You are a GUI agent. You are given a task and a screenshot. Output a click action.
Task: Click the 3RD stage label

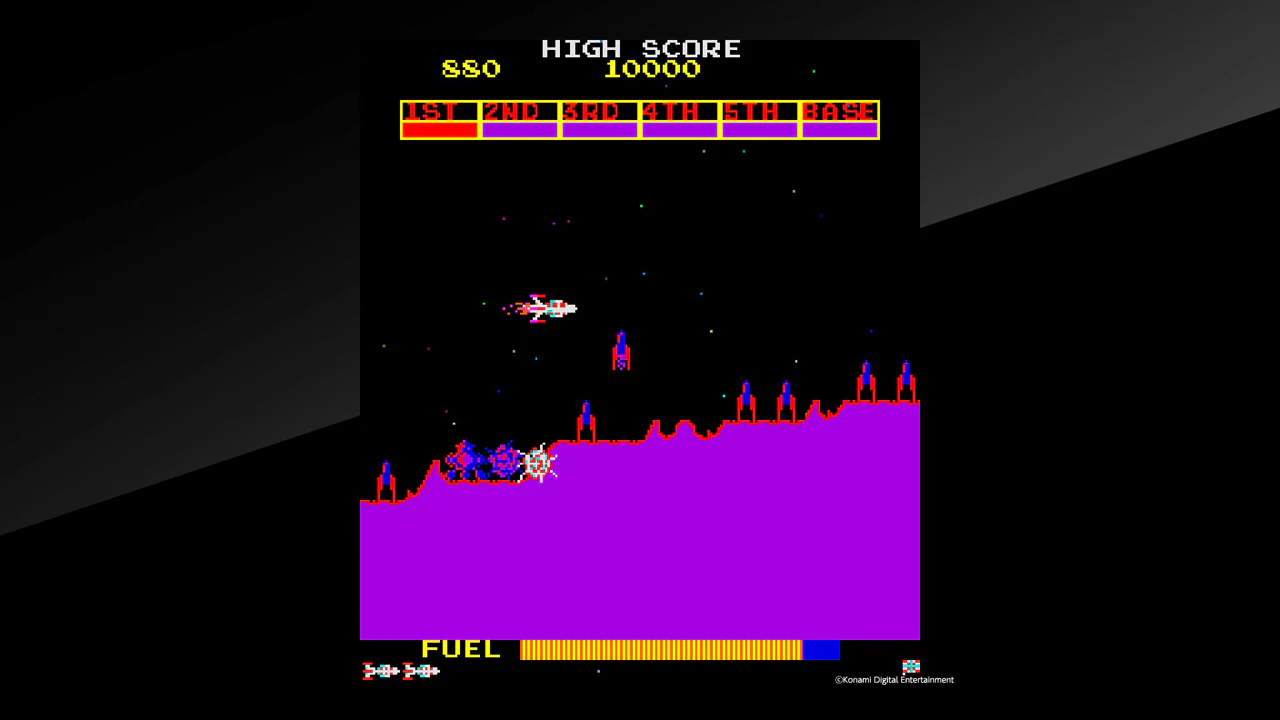pos(598,112)
